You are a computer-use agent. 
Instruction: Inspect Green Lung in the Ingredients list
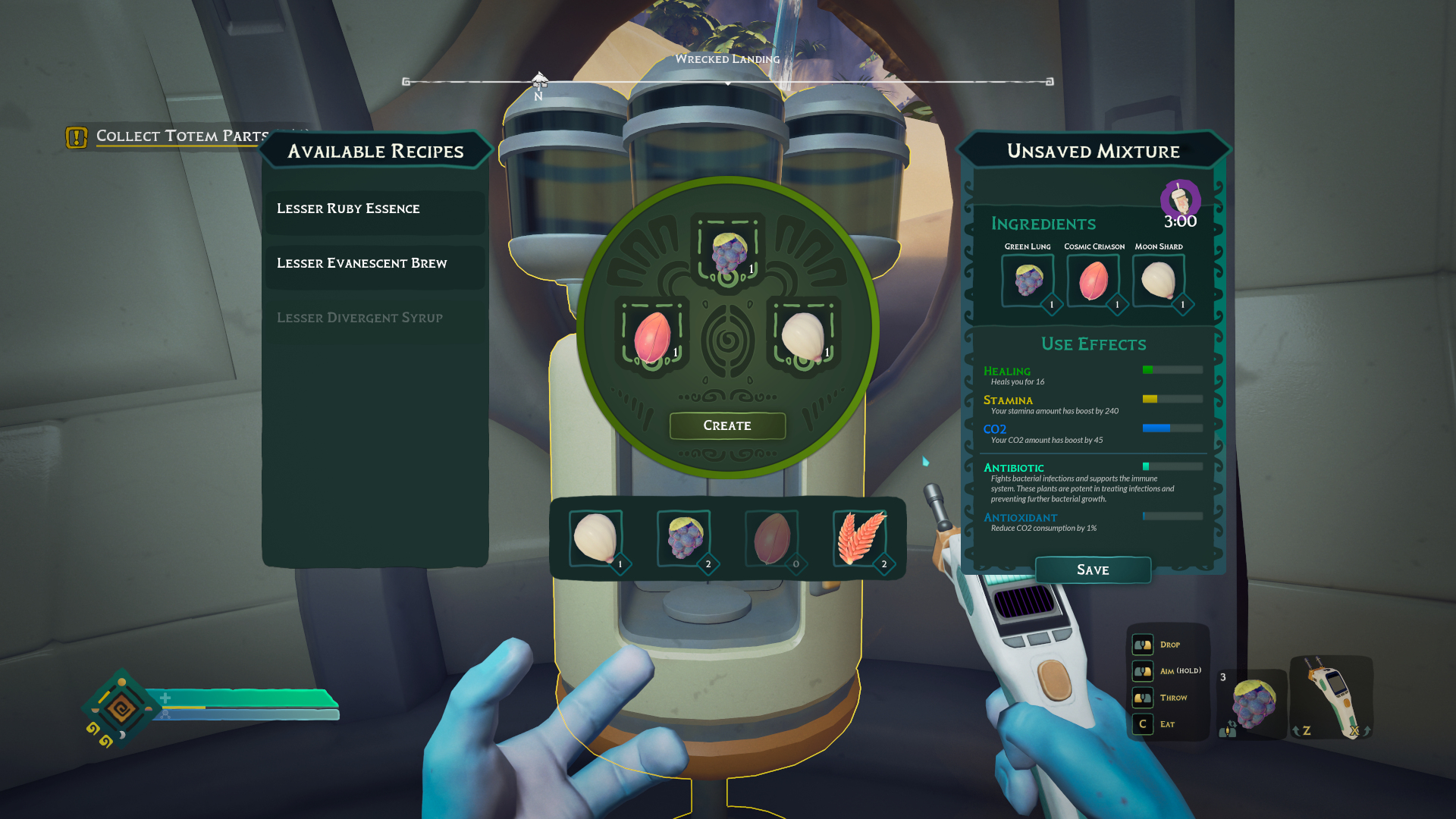[x=1028, y=280]
